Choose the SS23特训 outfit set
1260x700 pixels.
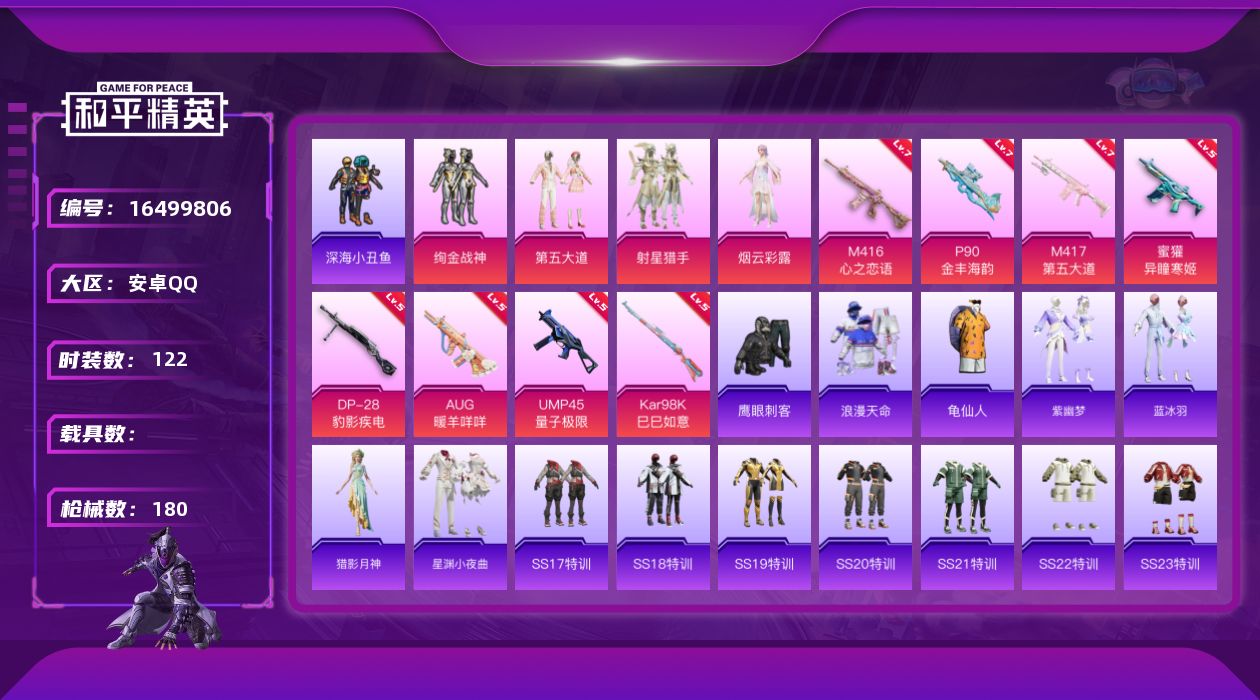1170,517
